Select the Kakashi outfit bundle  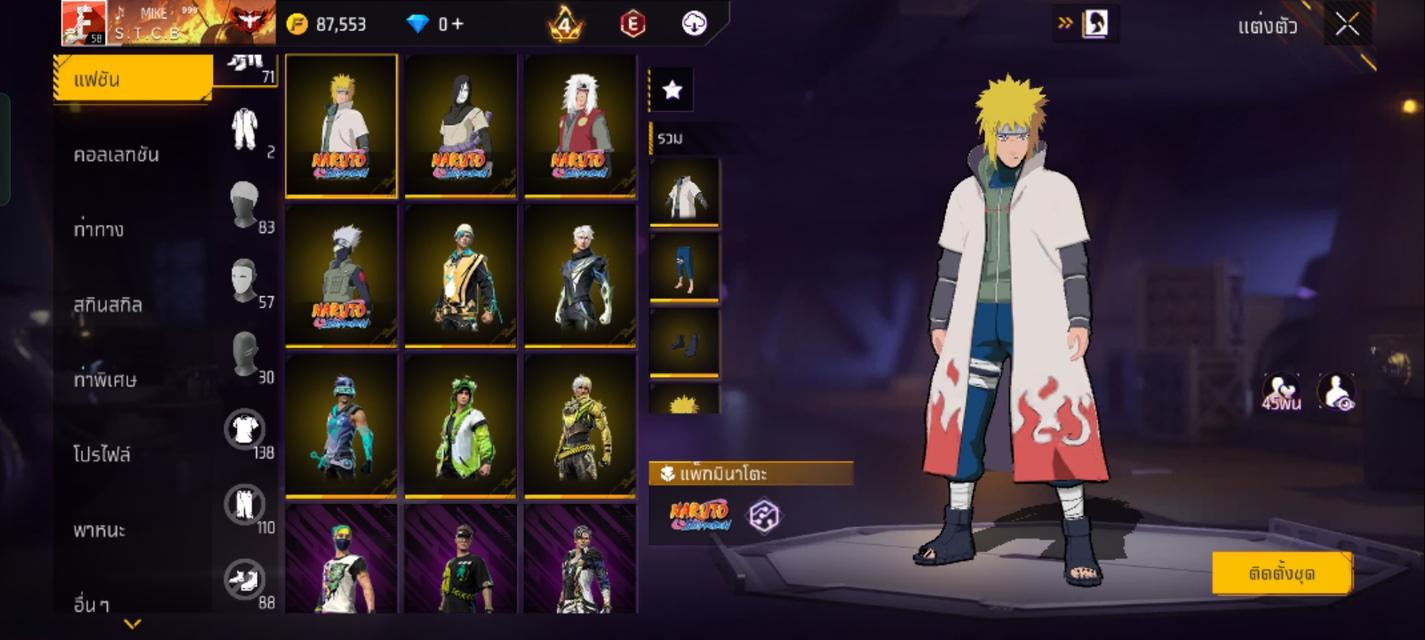coord(341,275)
